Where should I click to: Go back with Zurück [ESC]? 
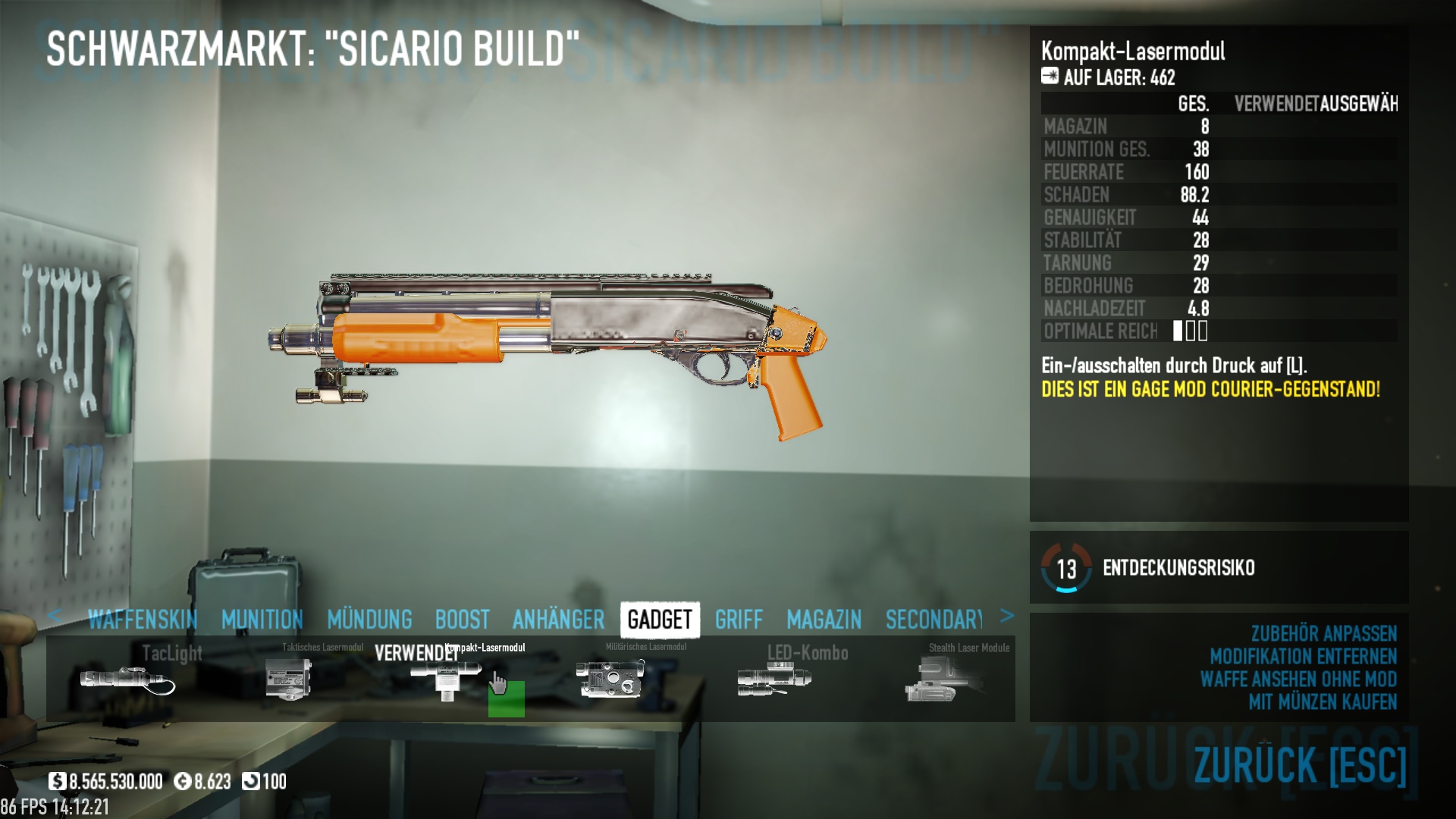point(1300,764)
